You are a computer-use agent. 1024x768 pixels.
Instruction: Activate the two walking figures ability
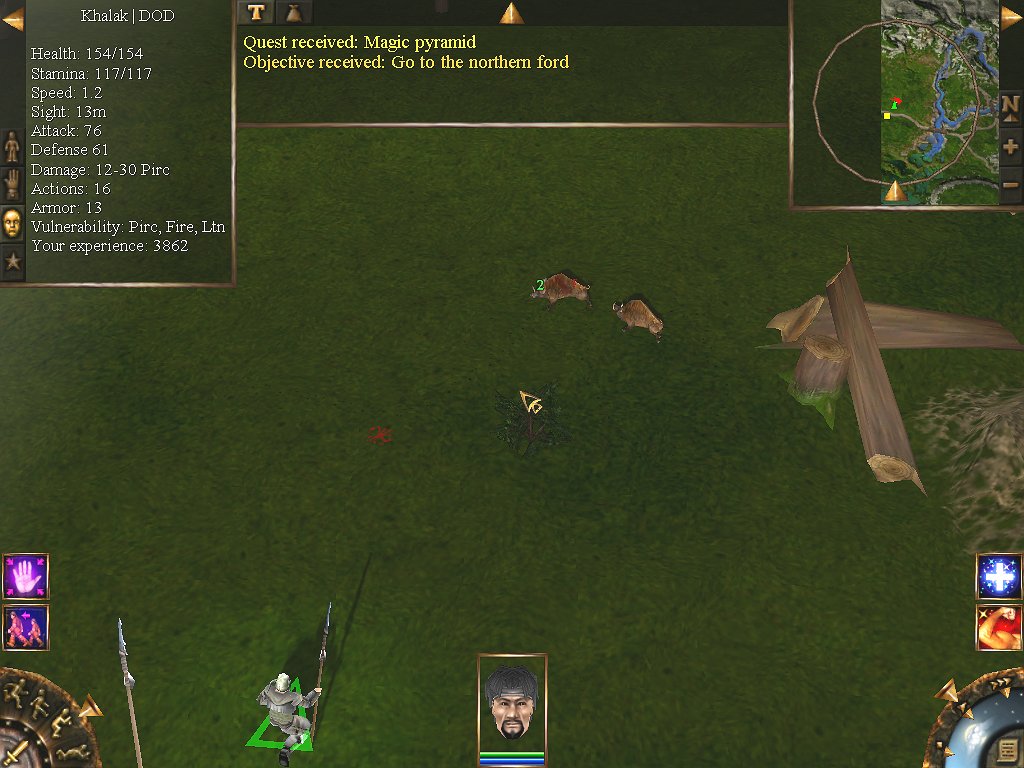(25, 627)
